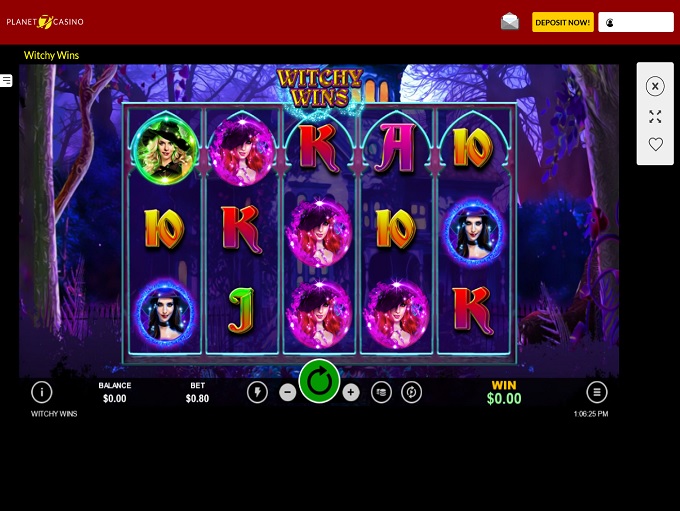Screen dimensions: 680x511
Task: Open the slot's hamburger menu beside the win
Action: point(597,392)
